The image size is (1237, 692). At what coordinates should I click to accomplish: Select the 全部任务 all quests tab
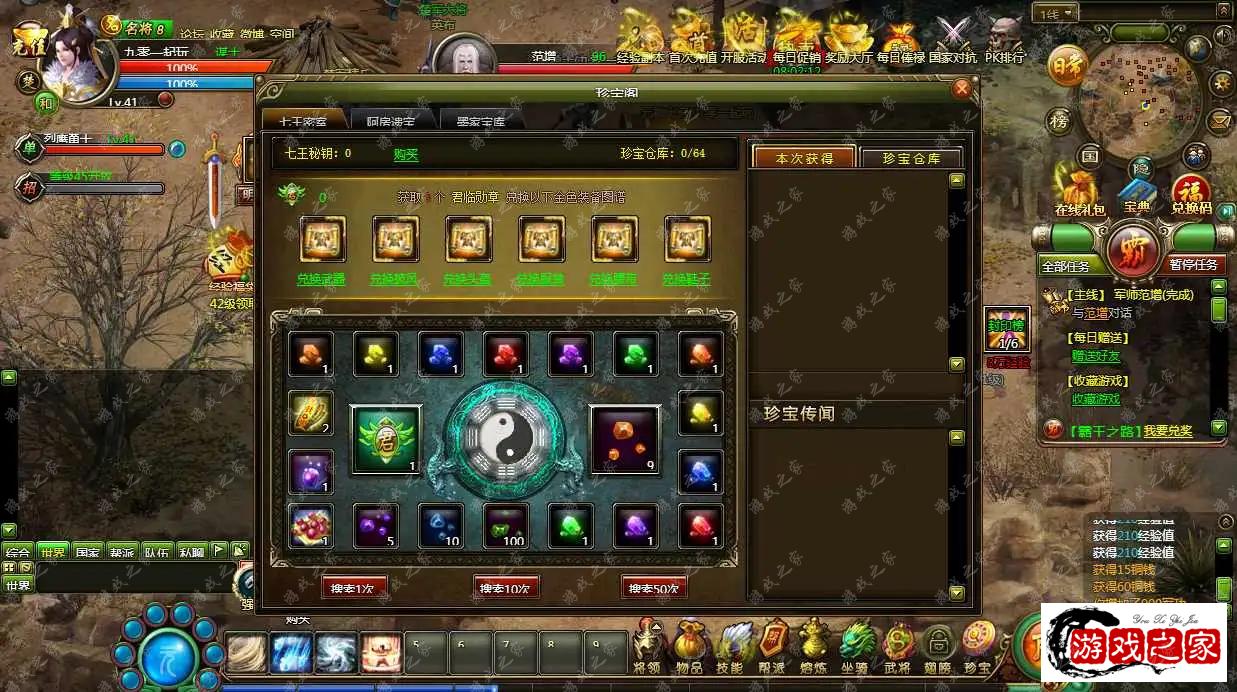1073,266
